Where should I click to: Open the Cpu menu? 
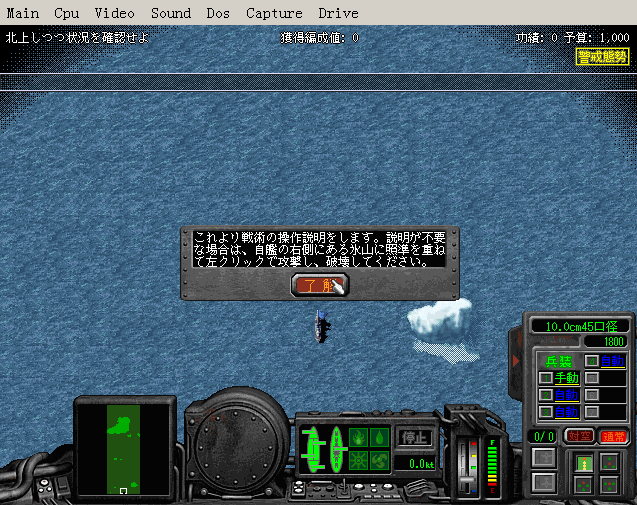coord(67,13)
